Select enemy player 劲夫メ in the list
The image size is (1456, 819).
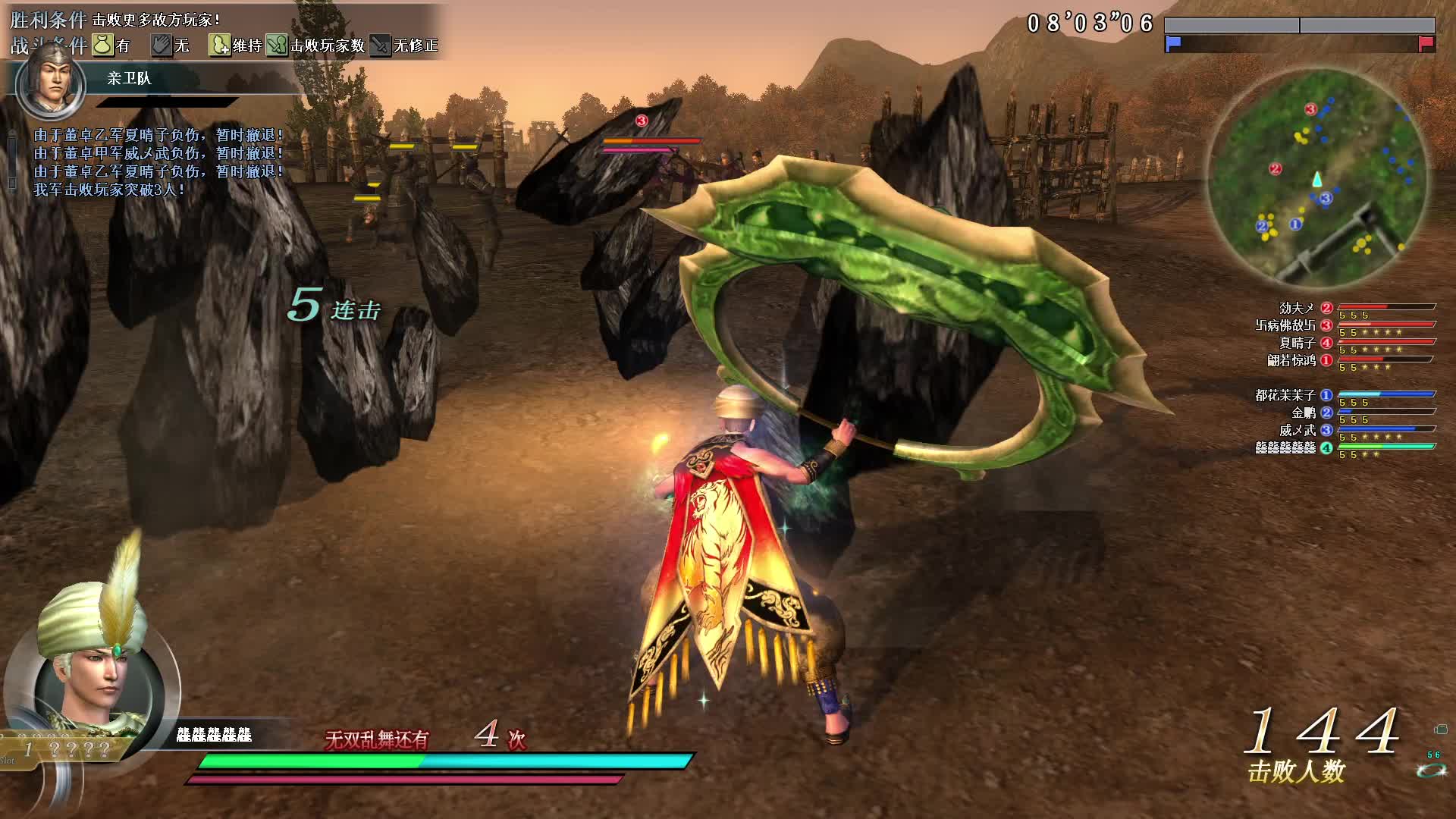[x=1297, y=308]
